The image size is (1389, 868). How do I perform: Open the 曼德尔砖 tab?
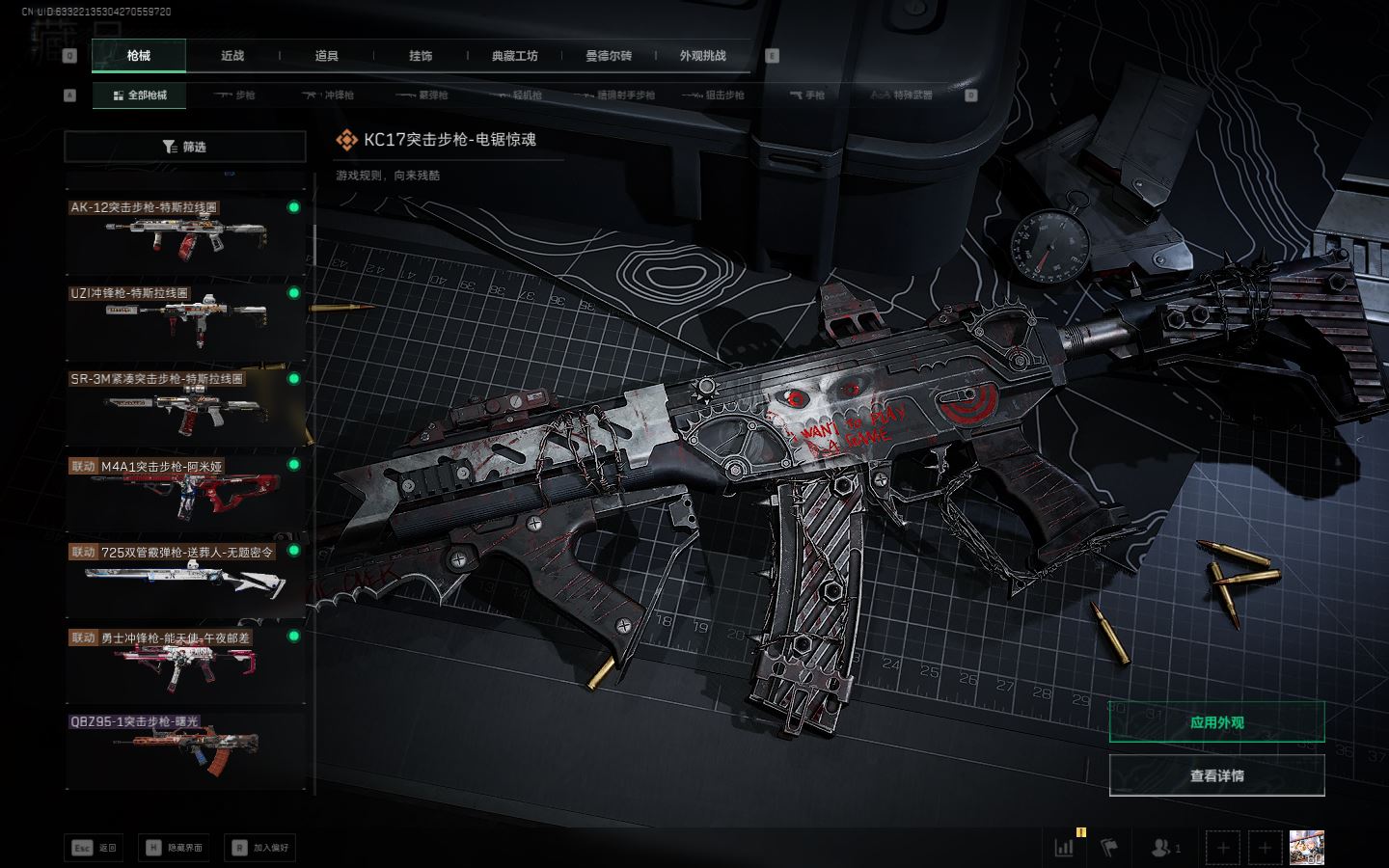point(609,56)
